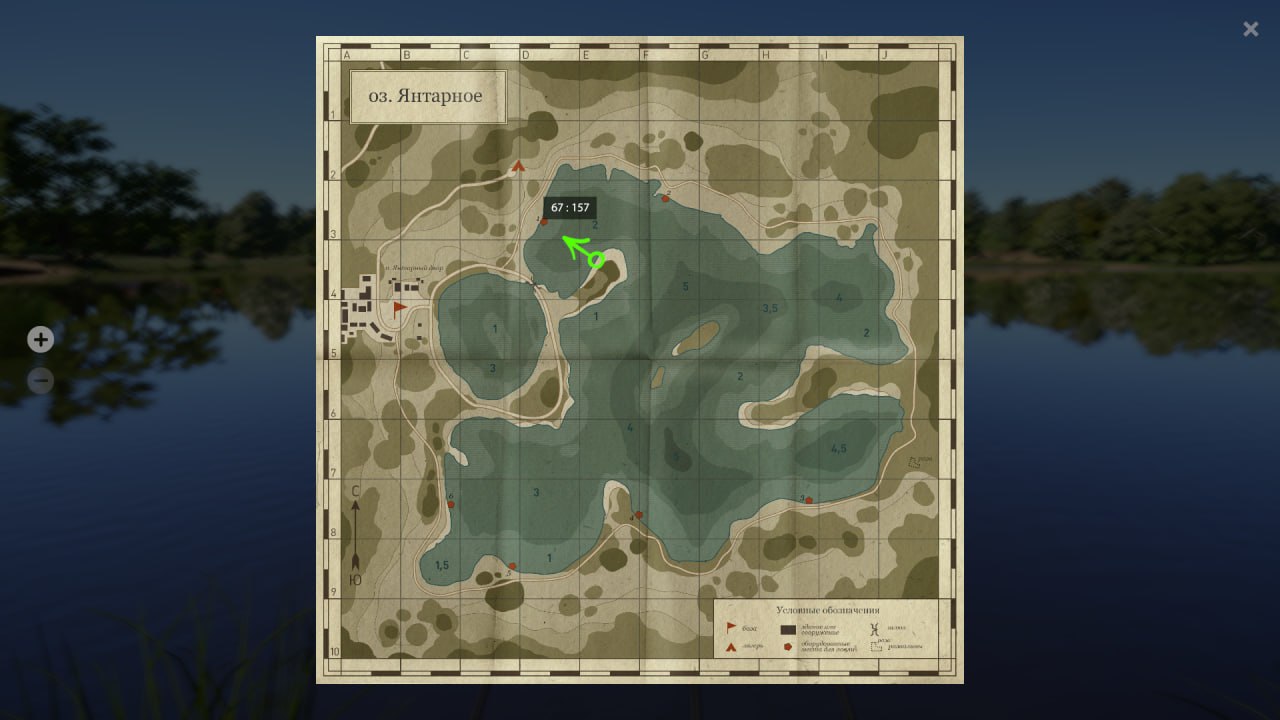Zoom in with the plus button
The height and width of the screenshot is (720, 1280).
pyautogui.click(x=40, y=339)
